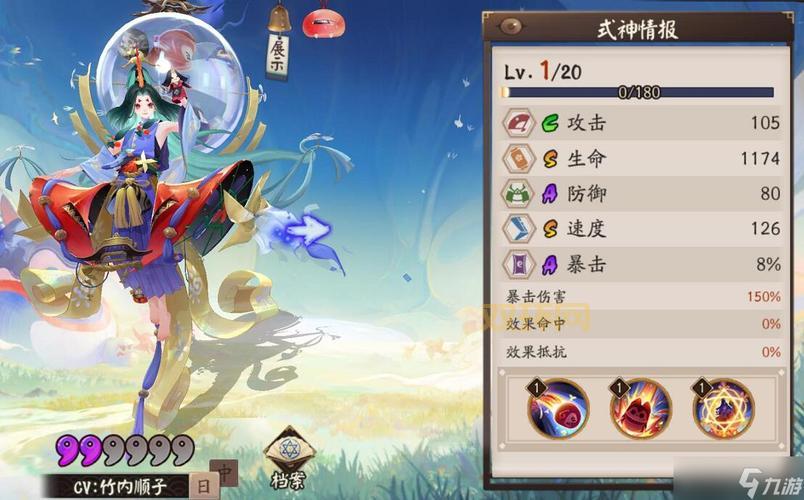Select the 防御 stat row
This screenshot has height=500, width=804.
pos(642,193)
